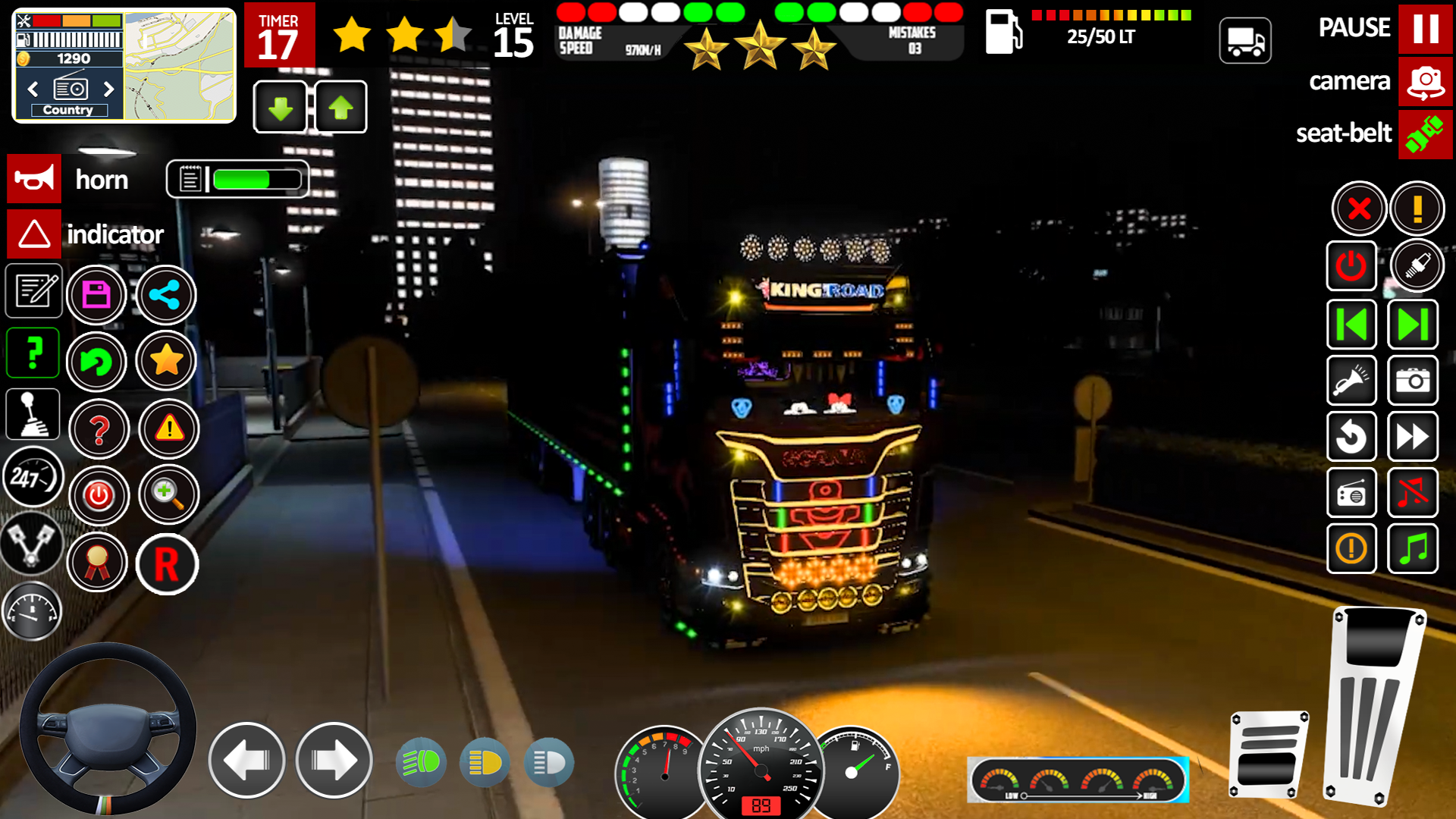Toggle the seat-belt button
The width and height of the screenshot is (1456, 819).
coord(1425,134)
